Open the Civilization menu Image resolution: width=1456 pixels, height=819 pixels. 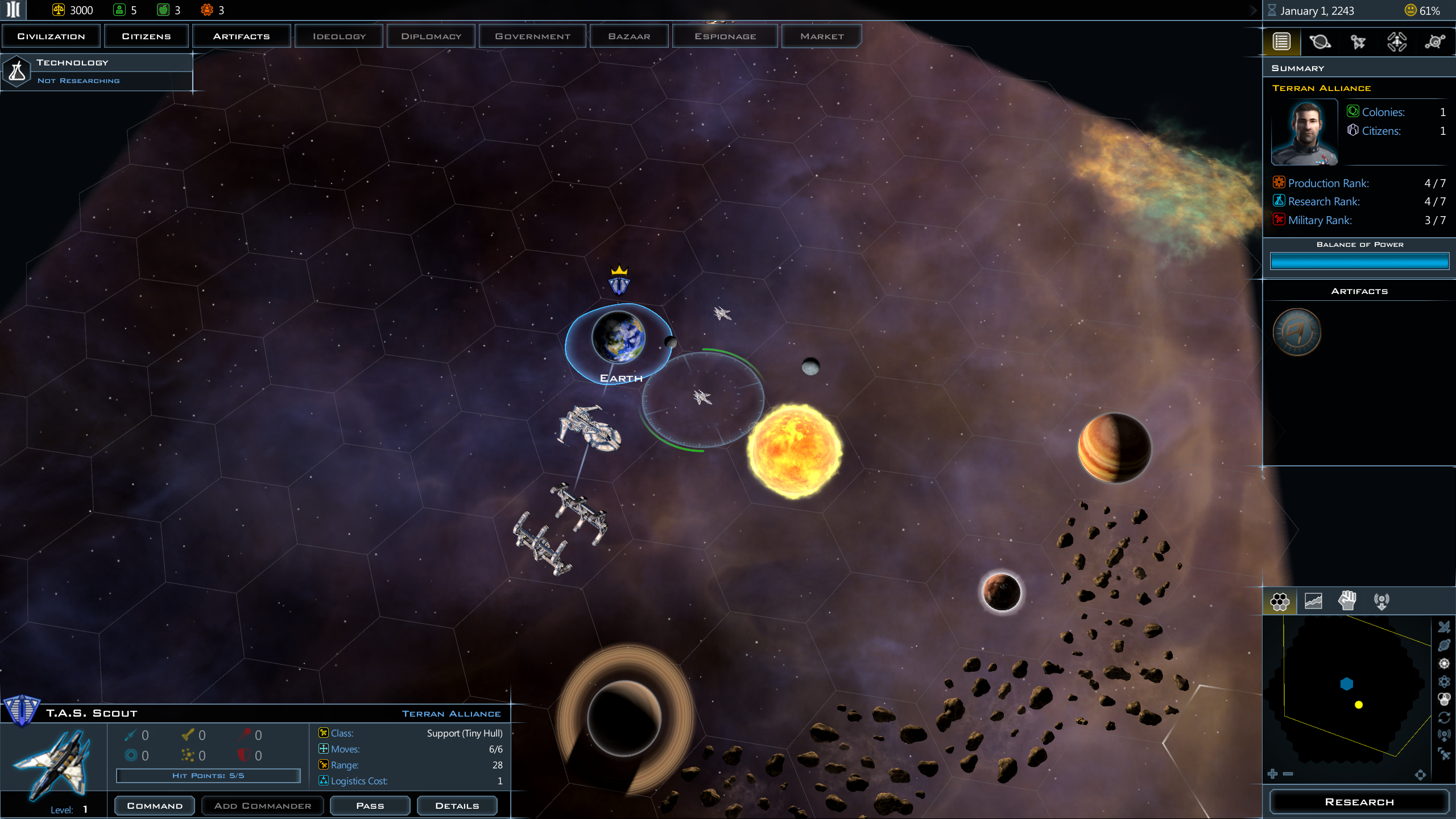click(51, 36)
